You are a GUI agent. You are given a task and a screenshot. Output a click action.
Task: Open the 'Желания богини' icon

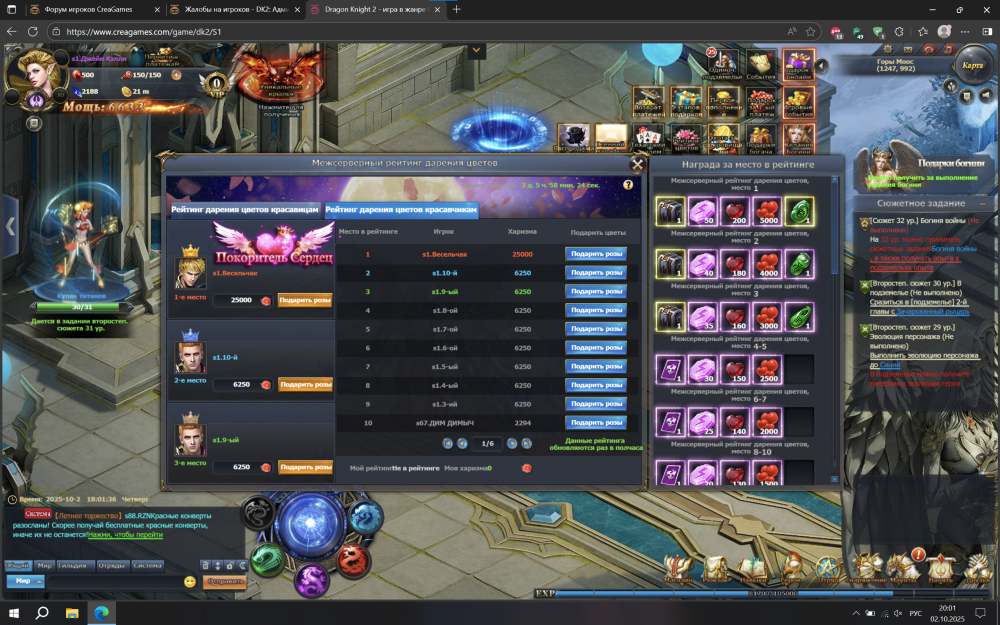pyautogui.click(x=798, y=135)
